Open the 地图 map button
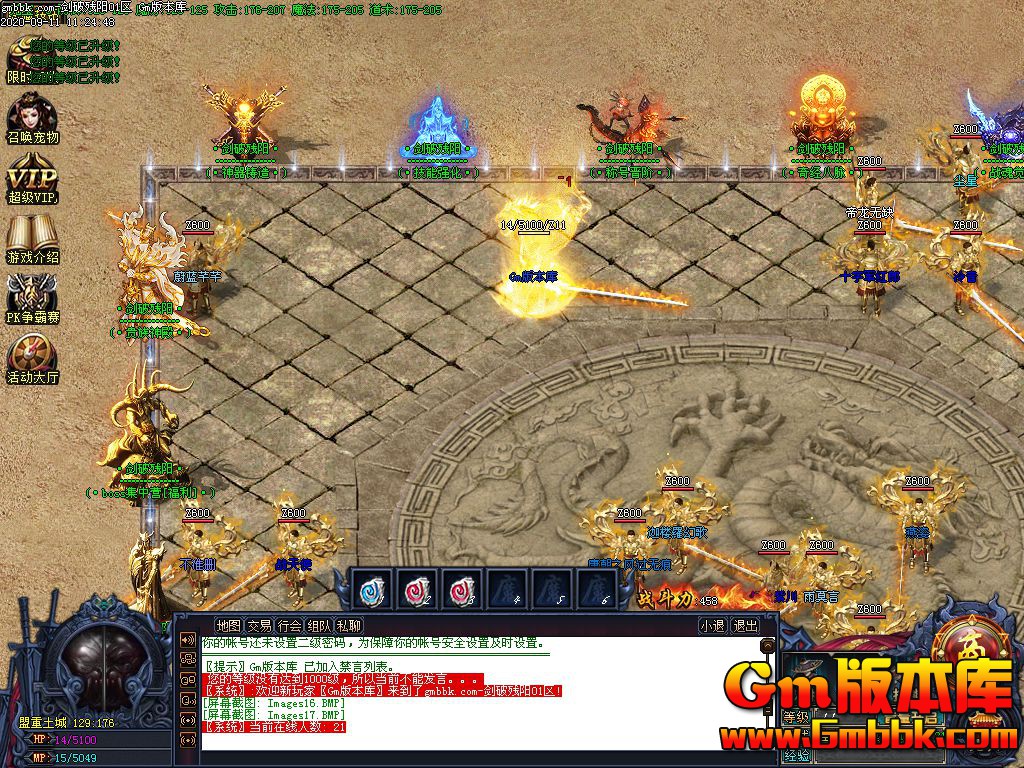This screenshot has height=768, width=1024. click(x=229, y=626)
